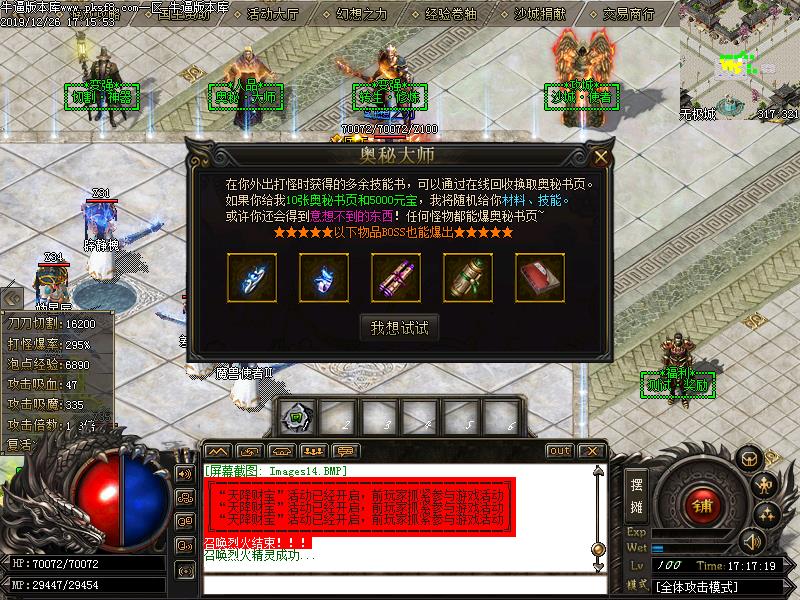Image resolution: width=800 pixels, height=600 pixels.
Task: Close the chat window with X
Action: click(591, 451)
